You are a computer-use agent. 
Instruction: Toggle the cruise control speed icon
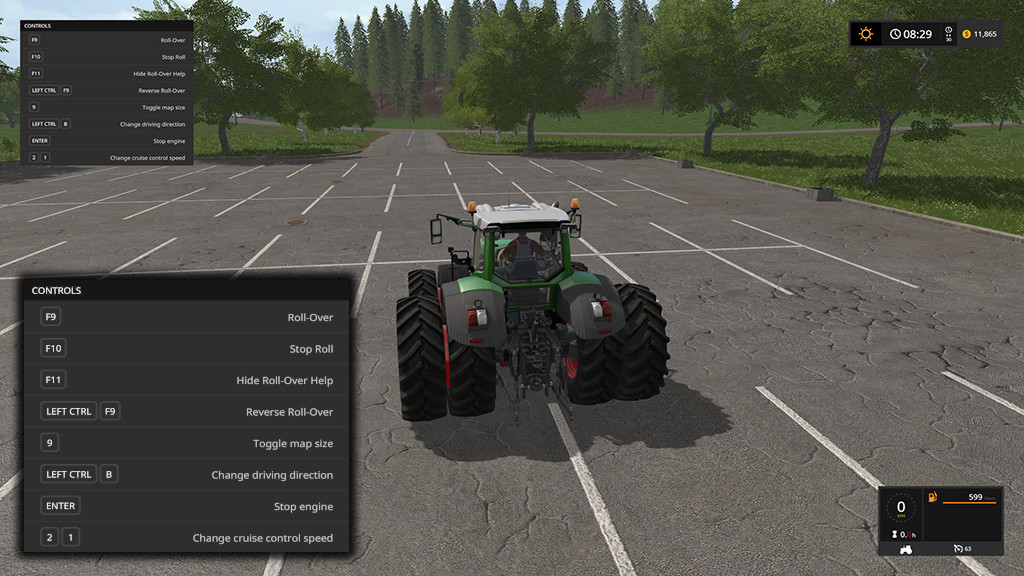(x=958, y=548)
